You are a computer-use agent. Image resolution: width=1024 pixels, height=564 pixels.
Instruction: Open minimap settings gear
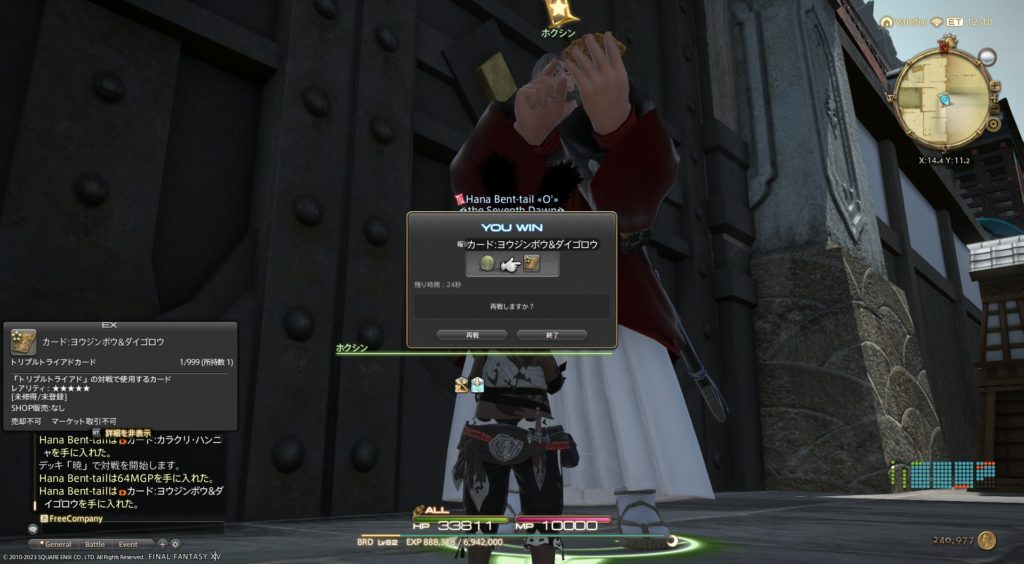pyautogui.click(x=993, y=124)
